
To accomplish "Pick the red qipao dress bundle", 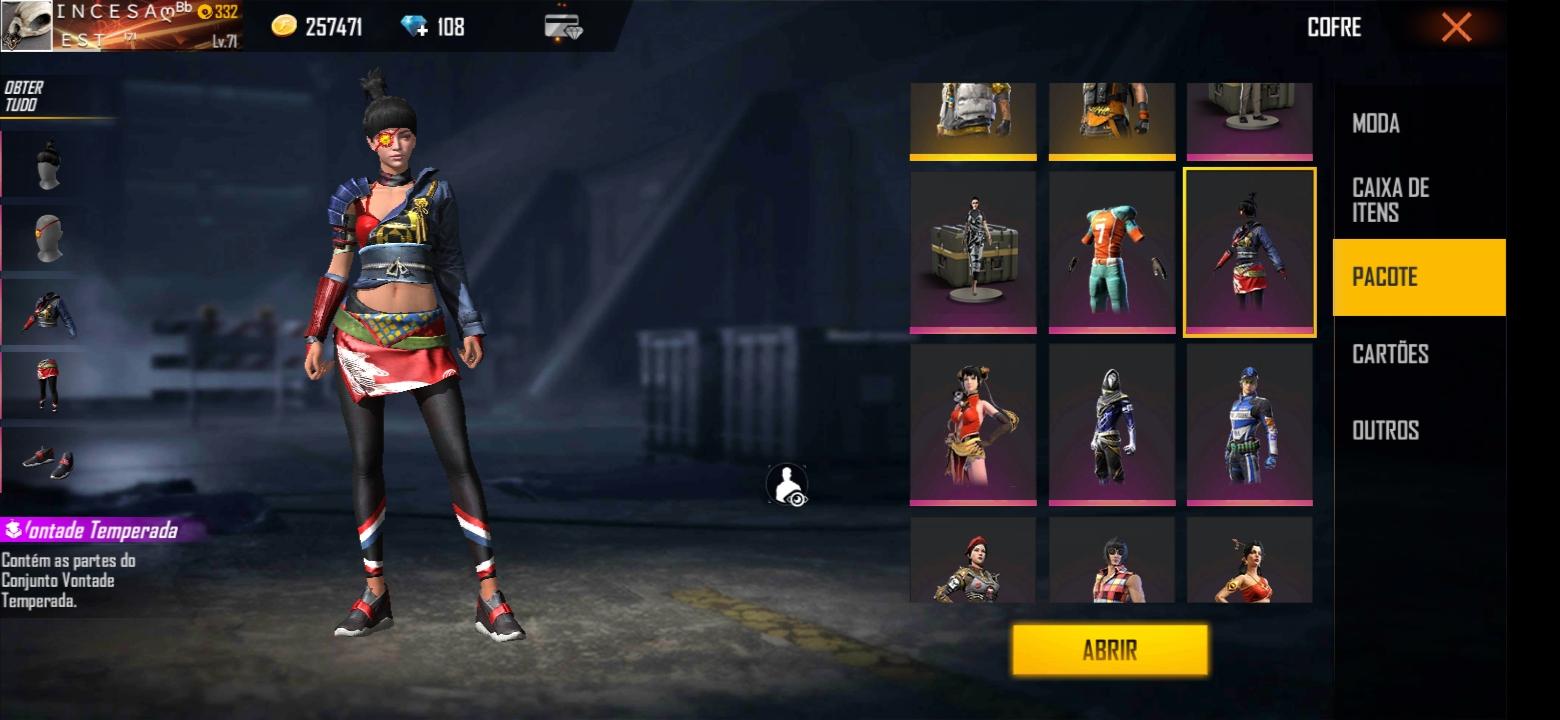I will (x=973, y=424).
